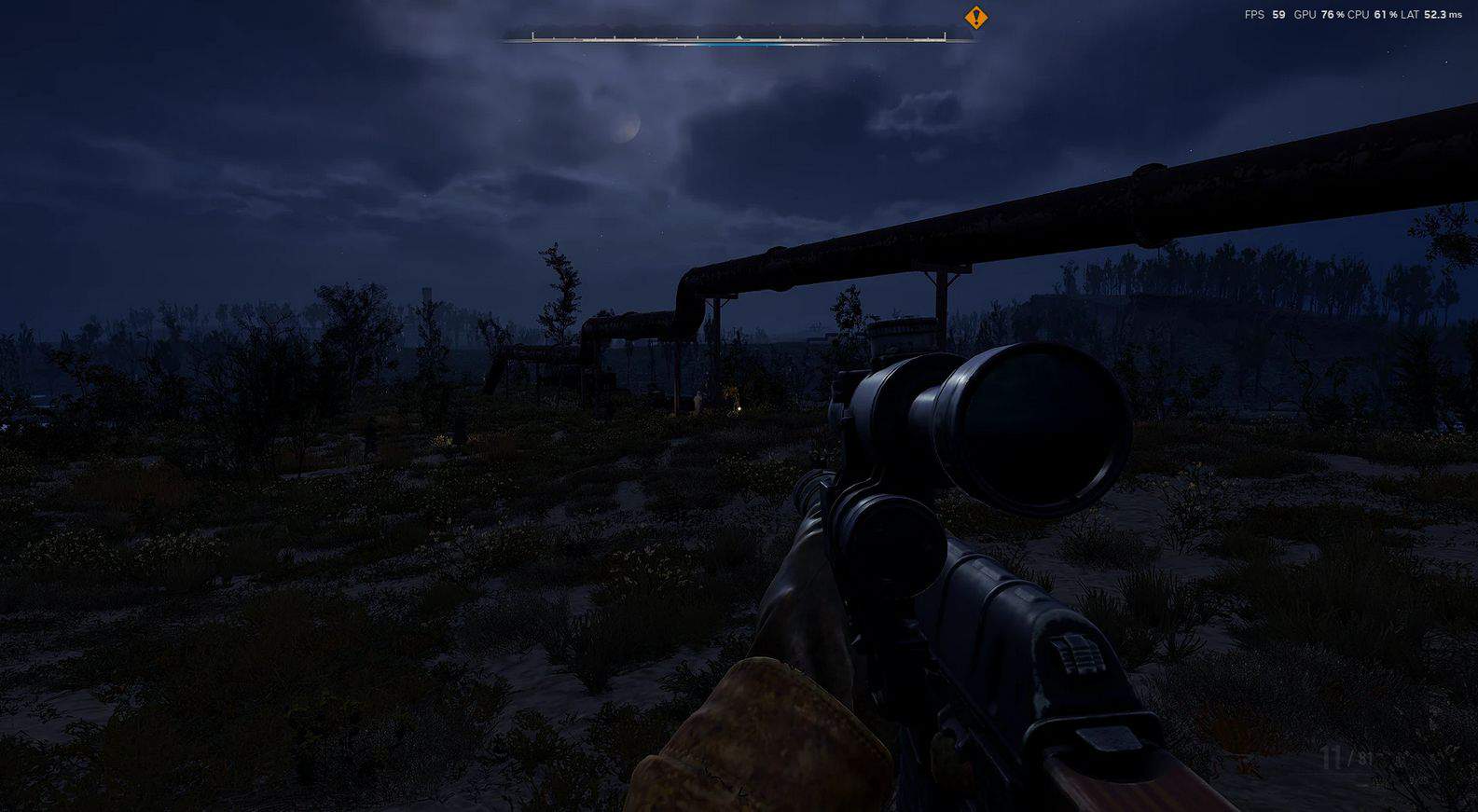Select the compass bar's center pointer

(739, 38)
